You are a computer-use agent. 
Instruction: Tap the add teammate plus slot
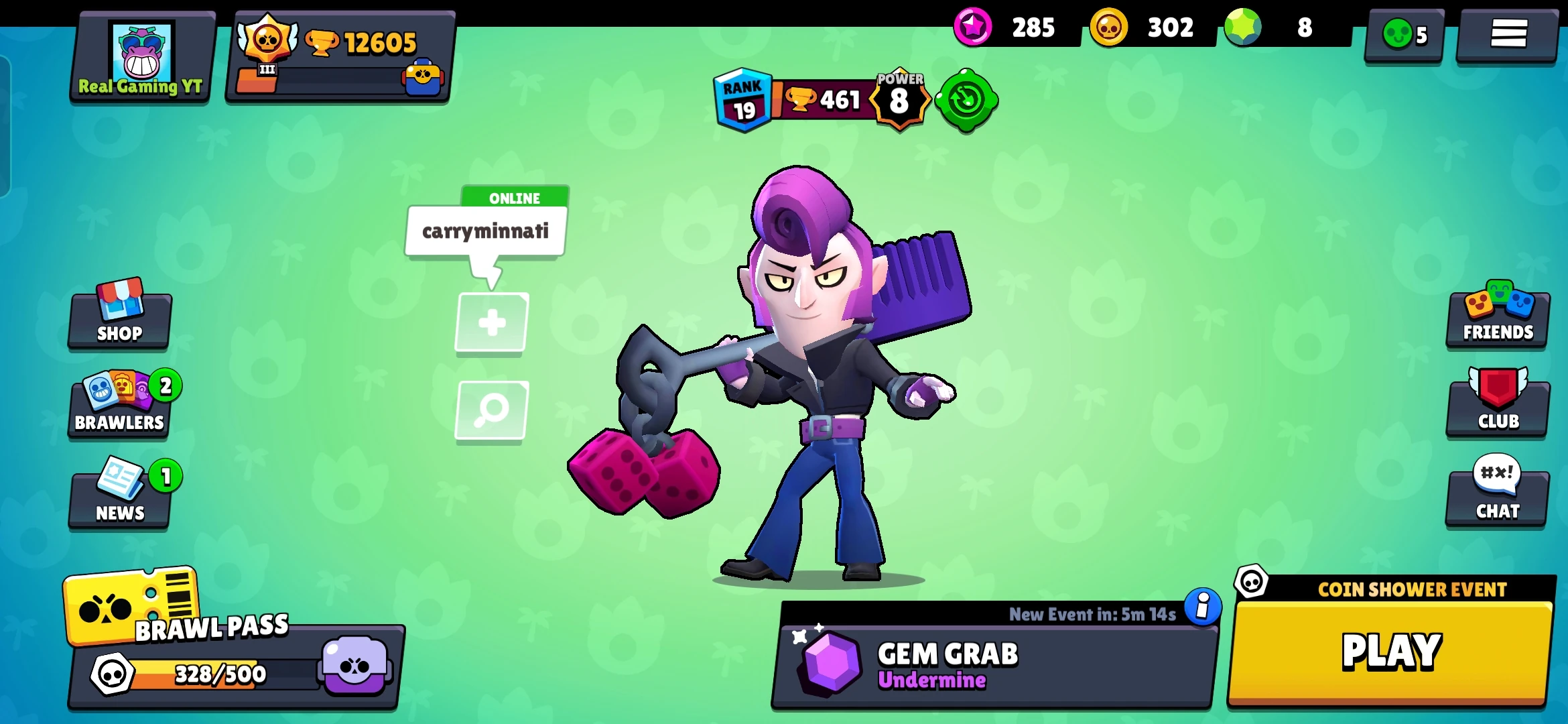pos(491,322)
